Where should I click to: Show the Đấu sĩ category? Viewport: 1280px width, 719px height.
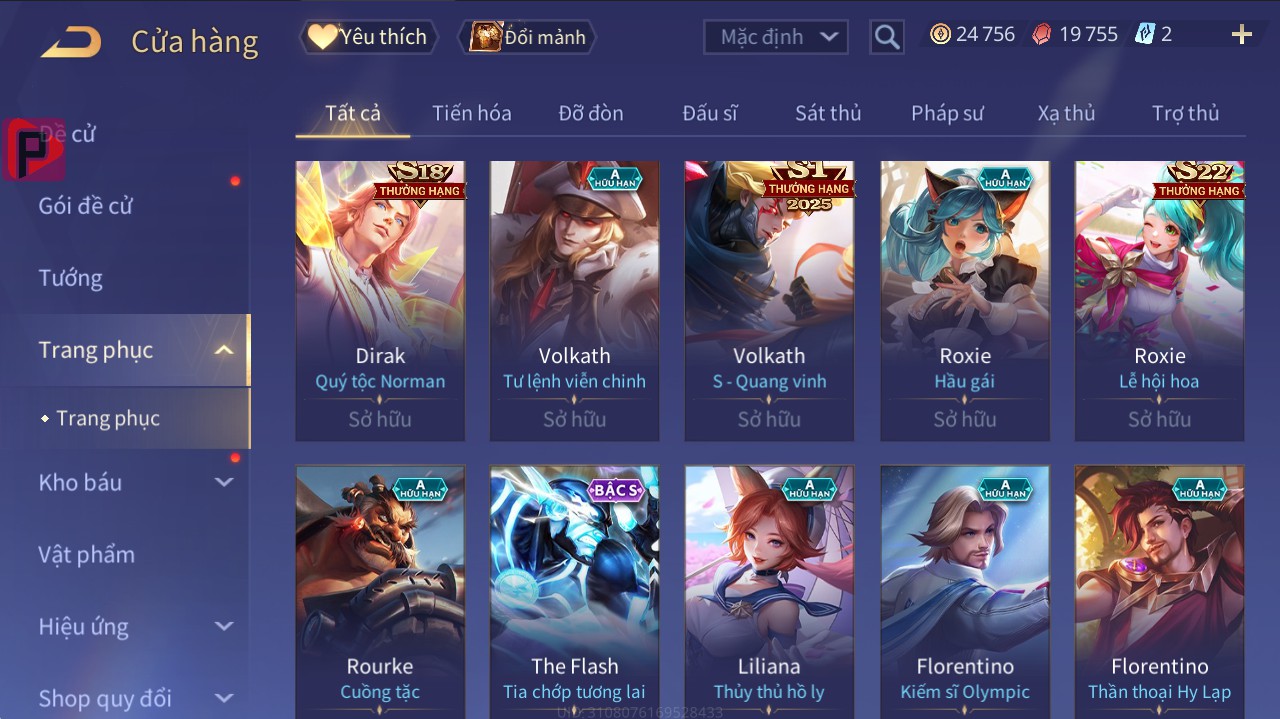point(710,113)
